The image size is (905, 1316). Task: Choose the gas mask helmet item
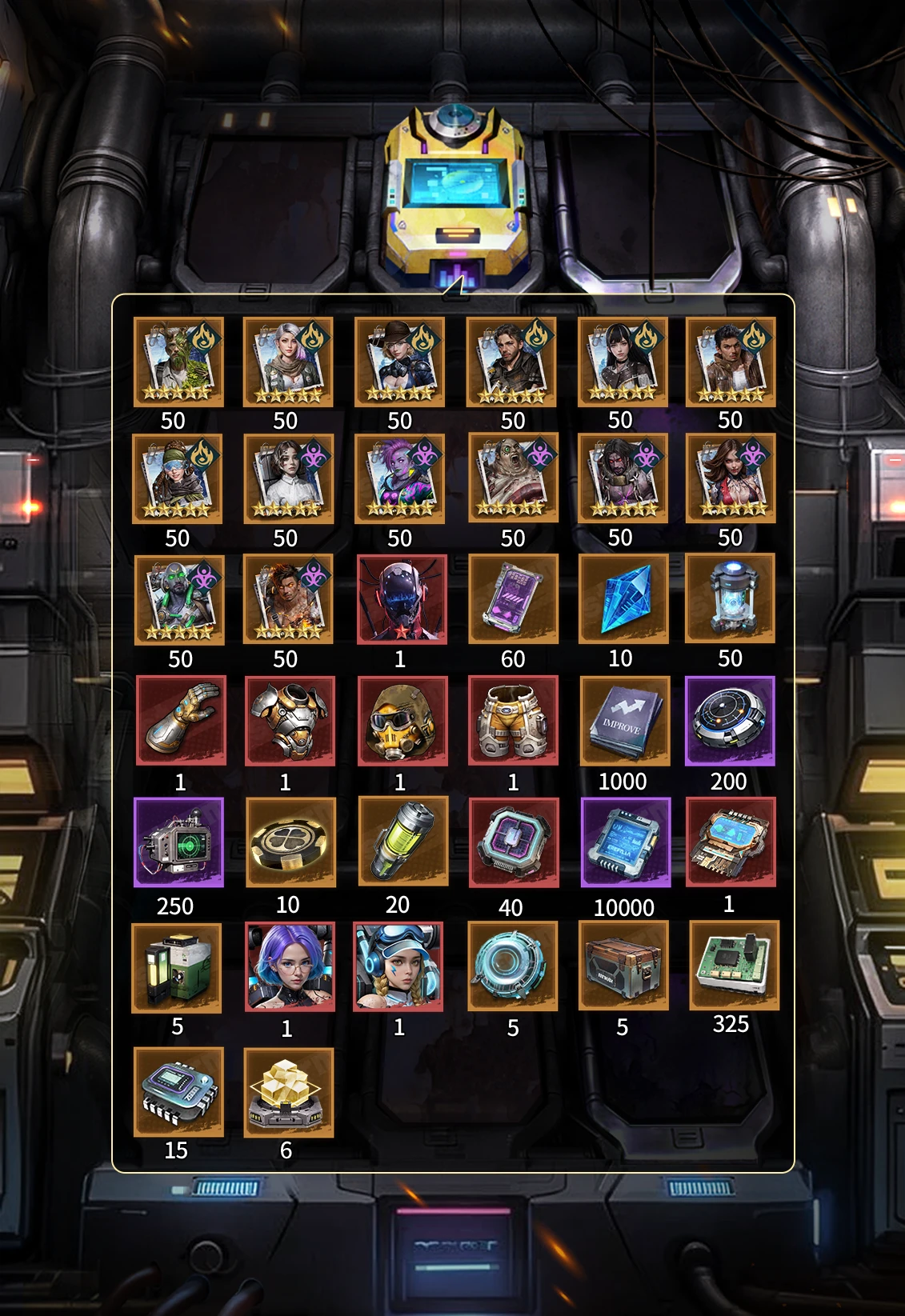tap(402, 721)
